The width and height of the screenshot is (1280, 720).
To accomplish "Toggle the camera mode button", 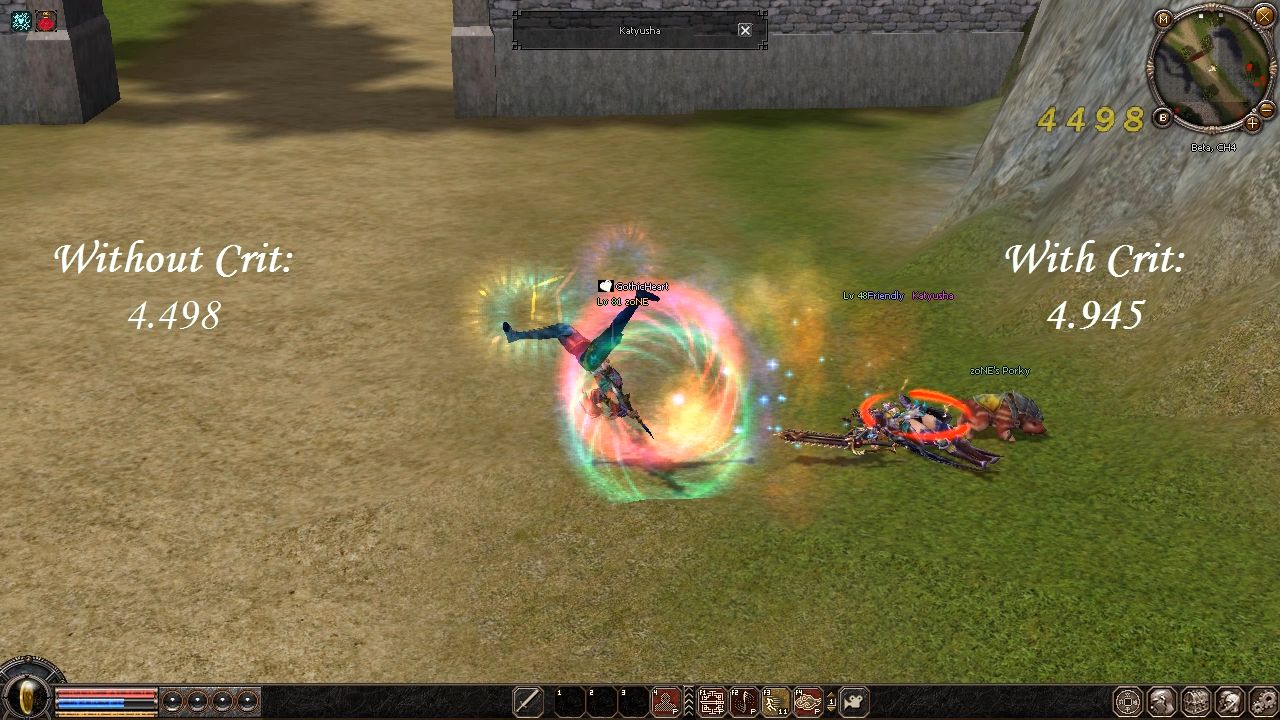I will click(855, 701).
